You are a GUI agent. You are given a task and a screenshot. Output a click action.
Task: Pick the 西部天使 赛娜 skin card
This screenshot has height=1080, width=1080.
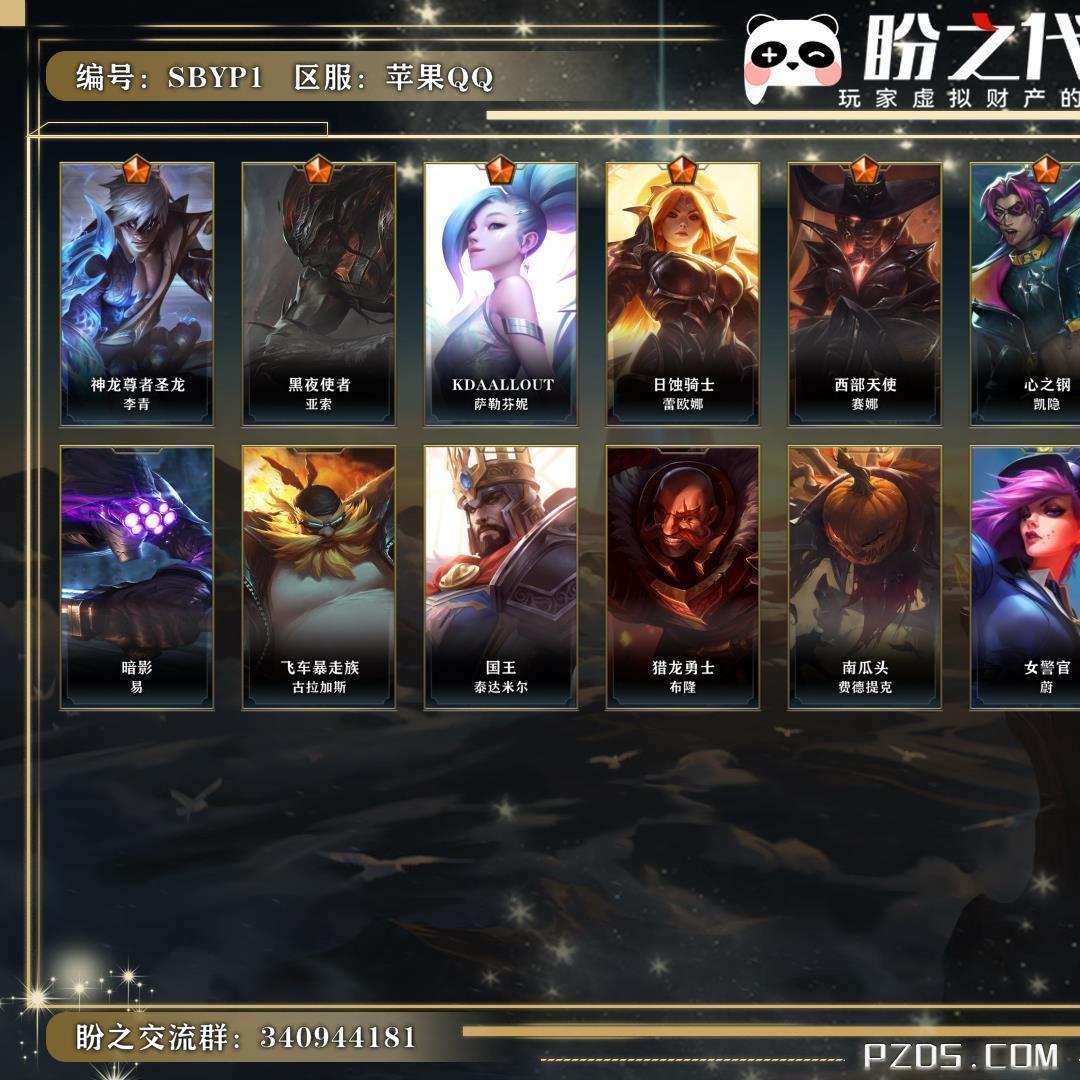[865, 294]
